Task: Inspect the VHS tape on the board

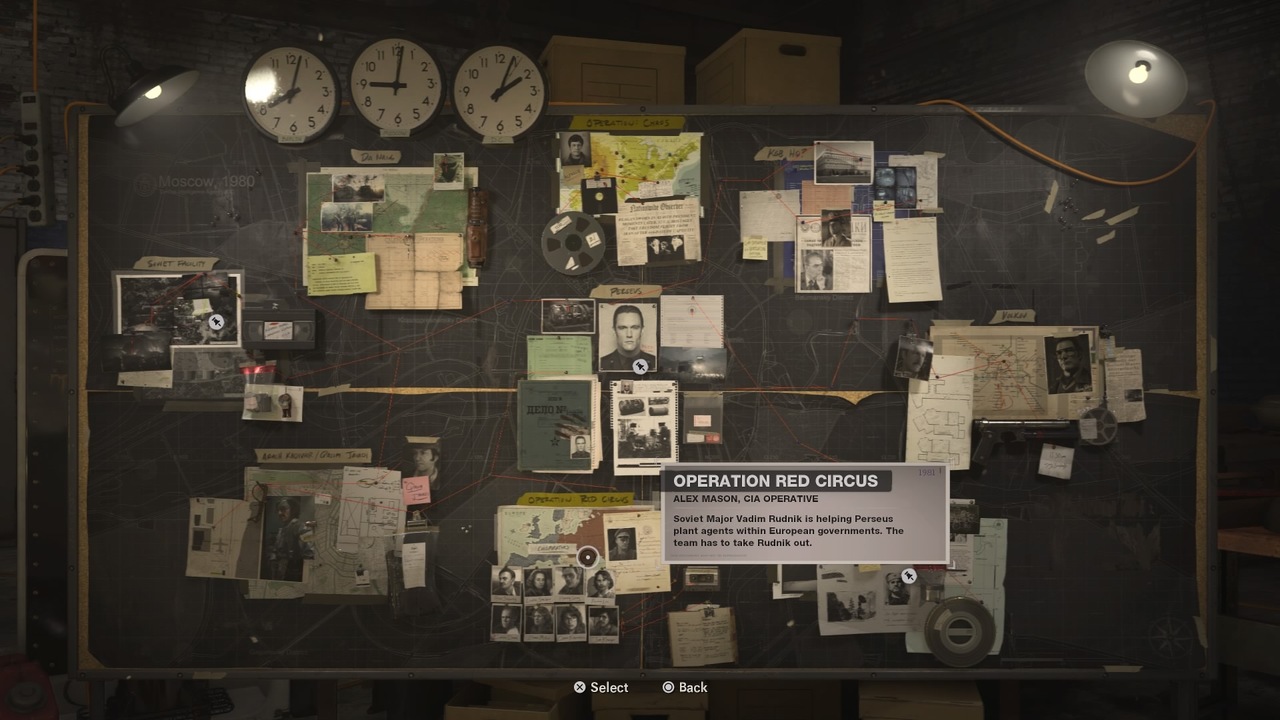Action: click(x=281, y=327)
